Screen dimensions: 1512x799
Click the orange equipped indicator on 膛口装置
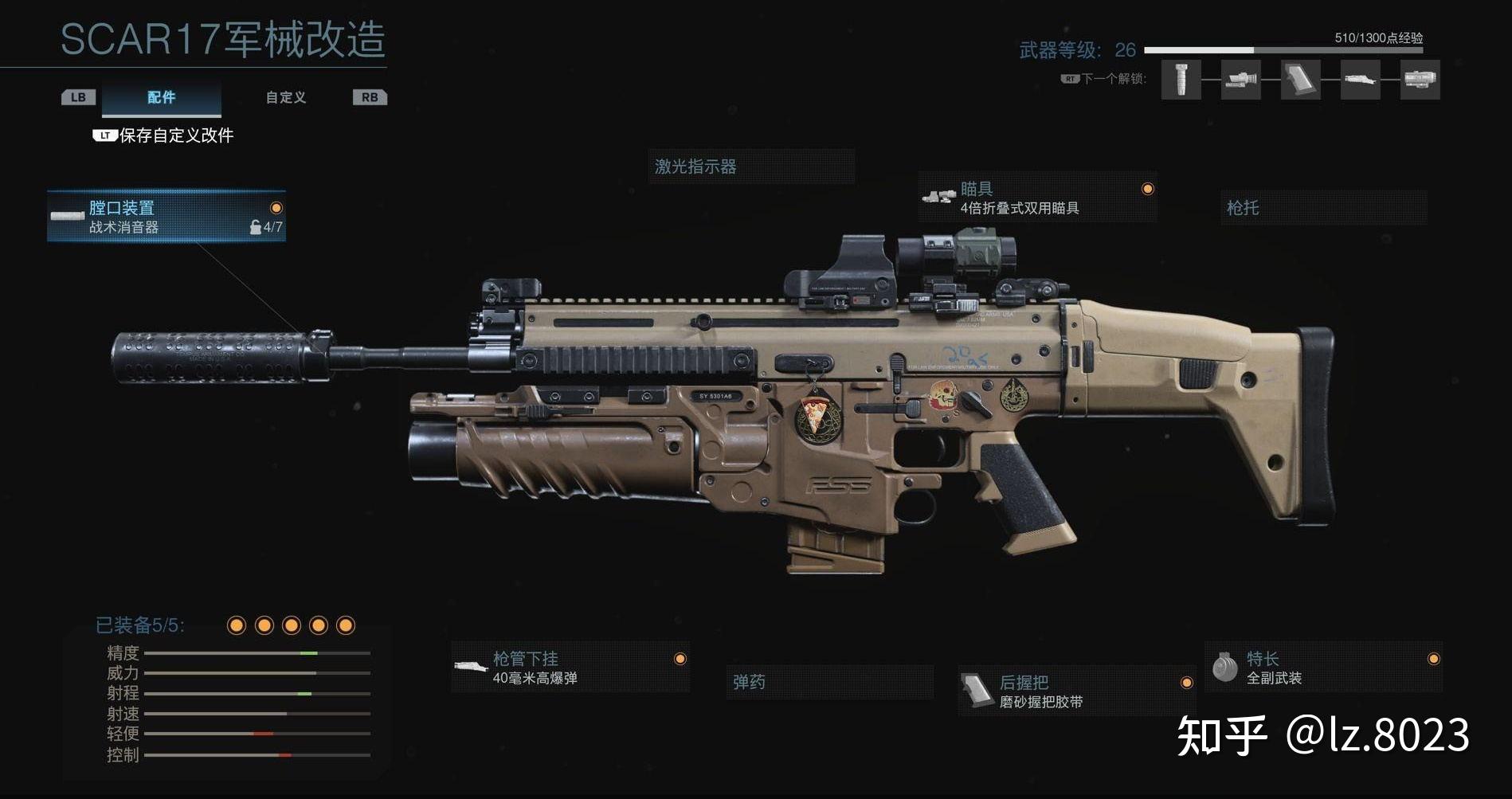click(x=275, y=209)
